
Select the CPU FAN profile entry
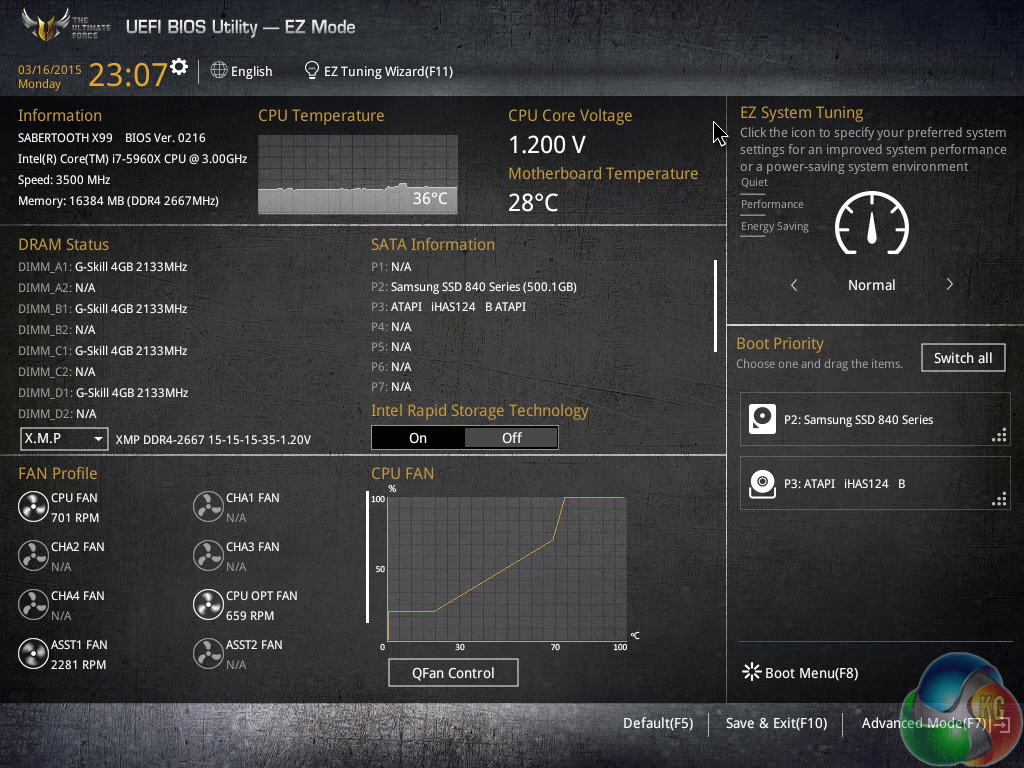click(60, 506)
